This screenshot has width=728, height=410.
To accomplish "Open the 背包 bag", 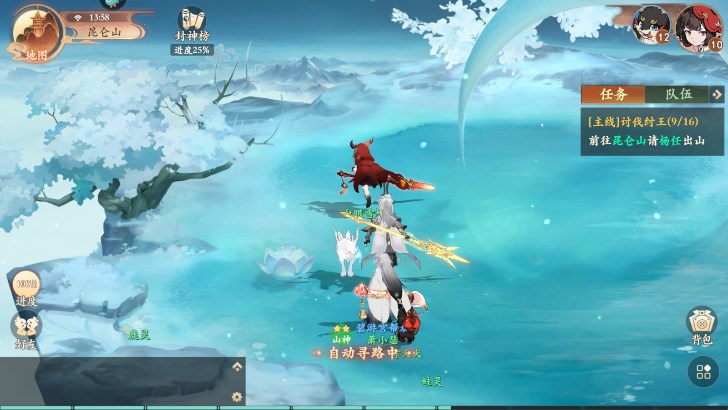I will 701,326.
